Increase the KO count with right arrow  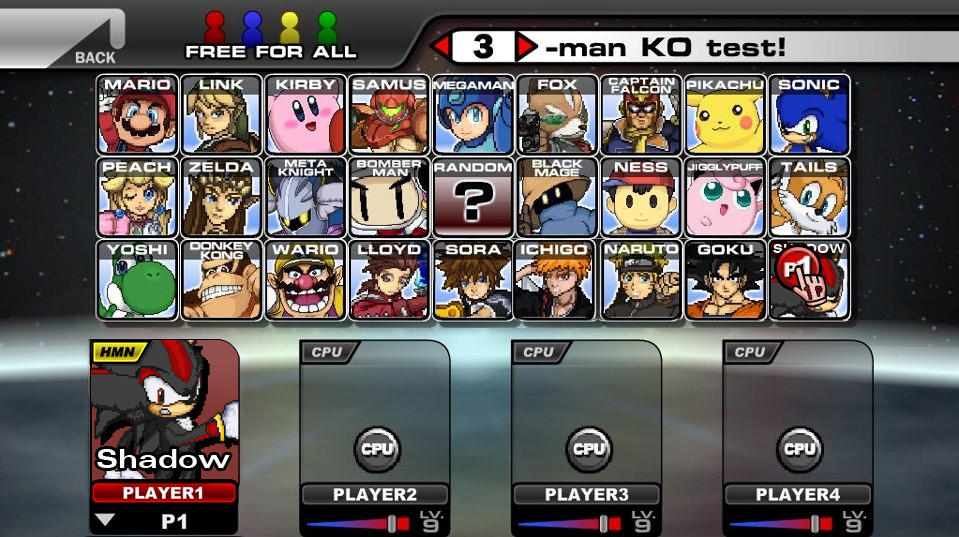[526, 46]
